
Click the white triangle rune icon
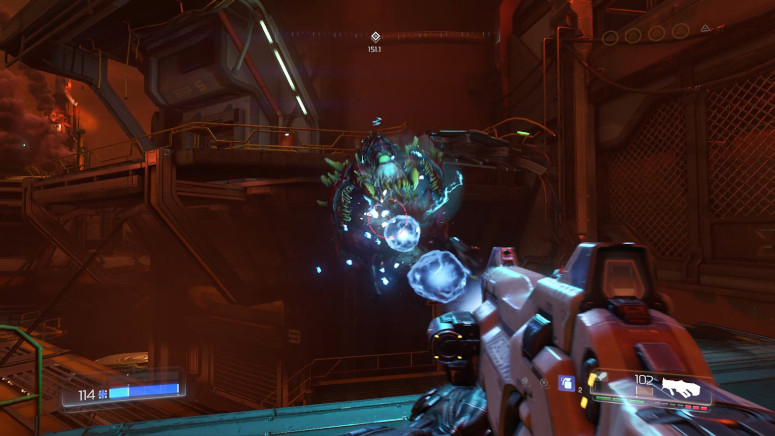tap(705, 29)
